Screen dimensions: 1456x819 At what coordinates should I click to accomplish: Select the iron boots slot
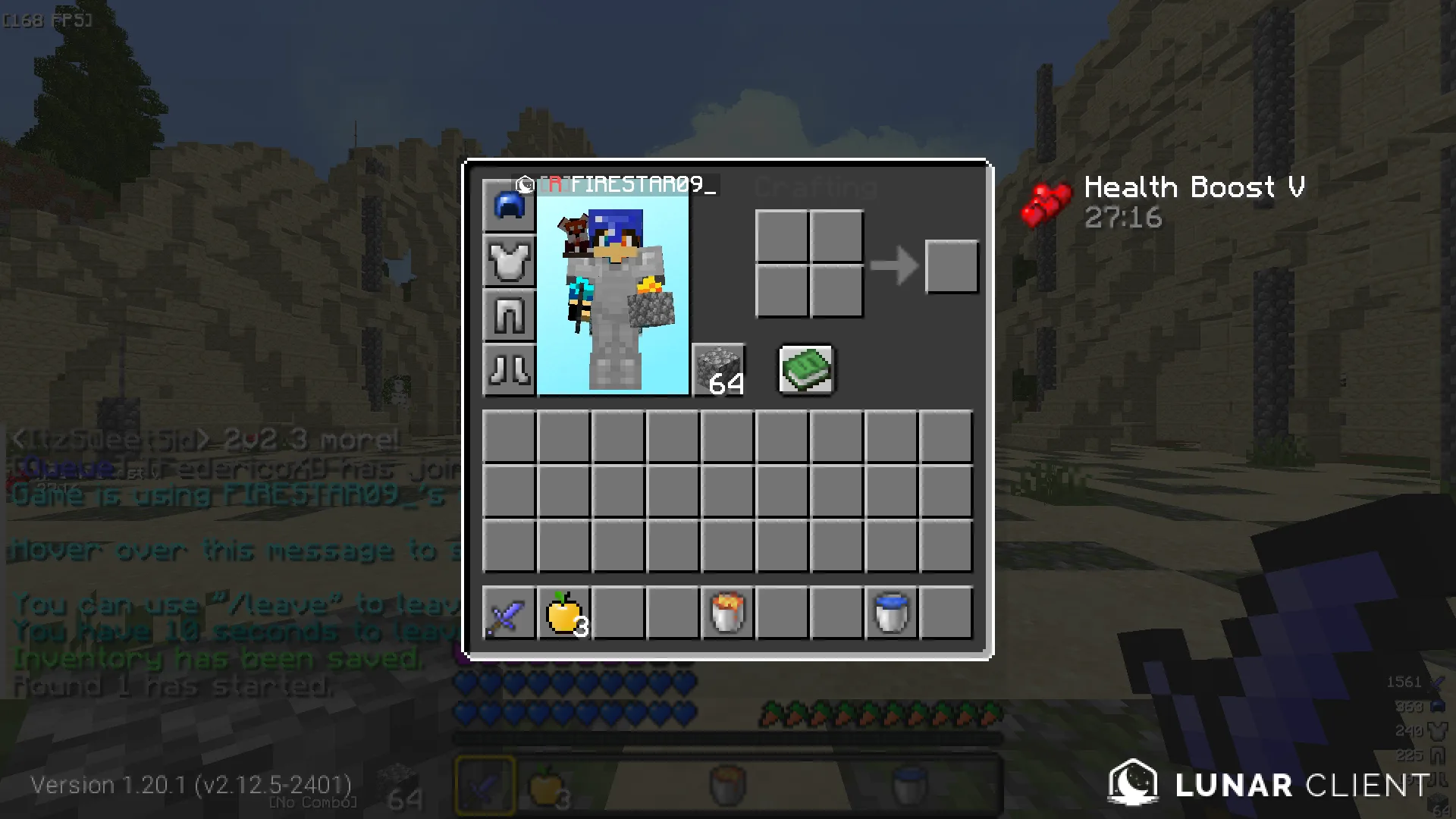tap(509, 369)
